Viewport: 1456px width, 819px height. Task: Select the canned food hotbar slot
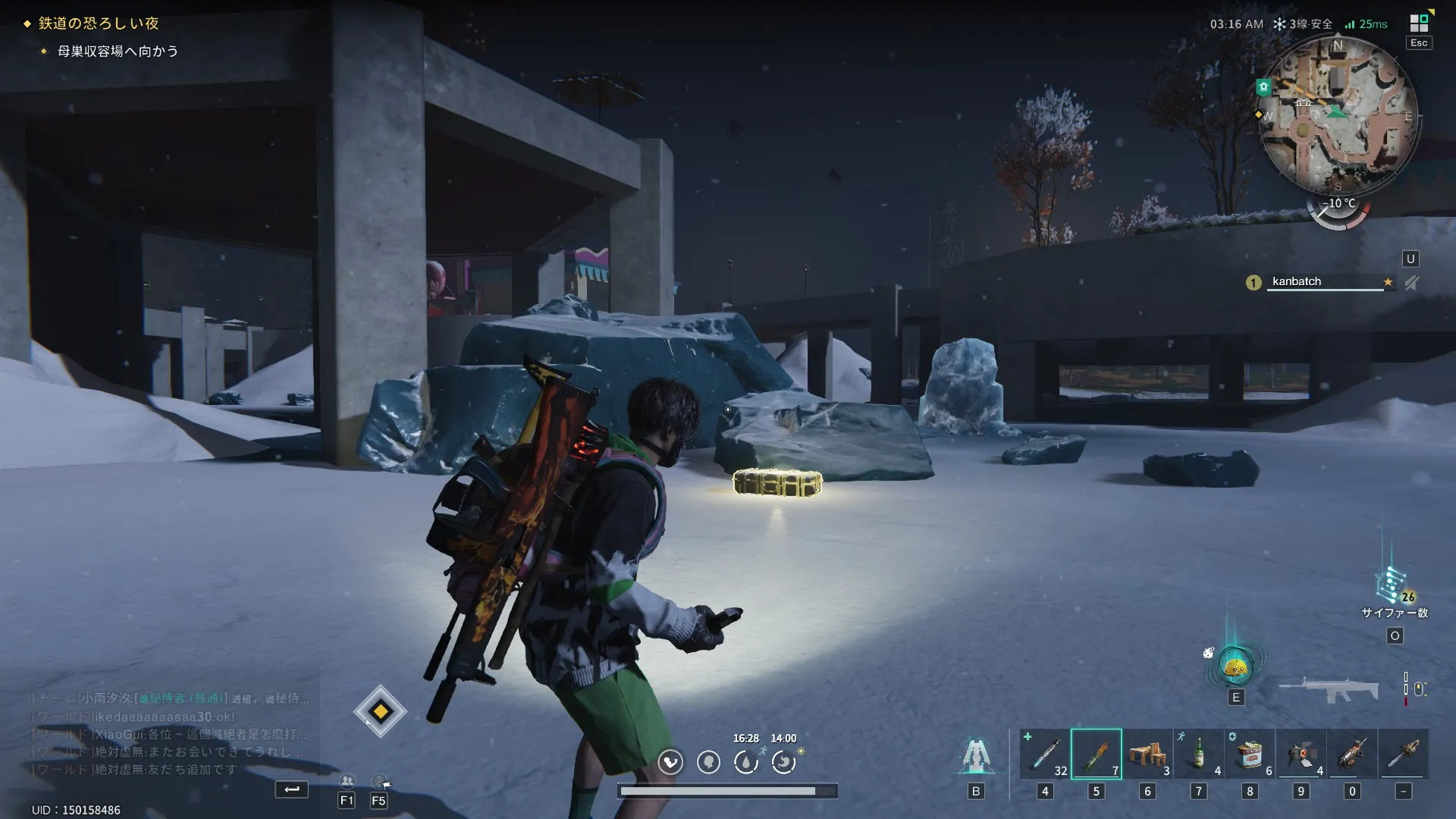1250,754
